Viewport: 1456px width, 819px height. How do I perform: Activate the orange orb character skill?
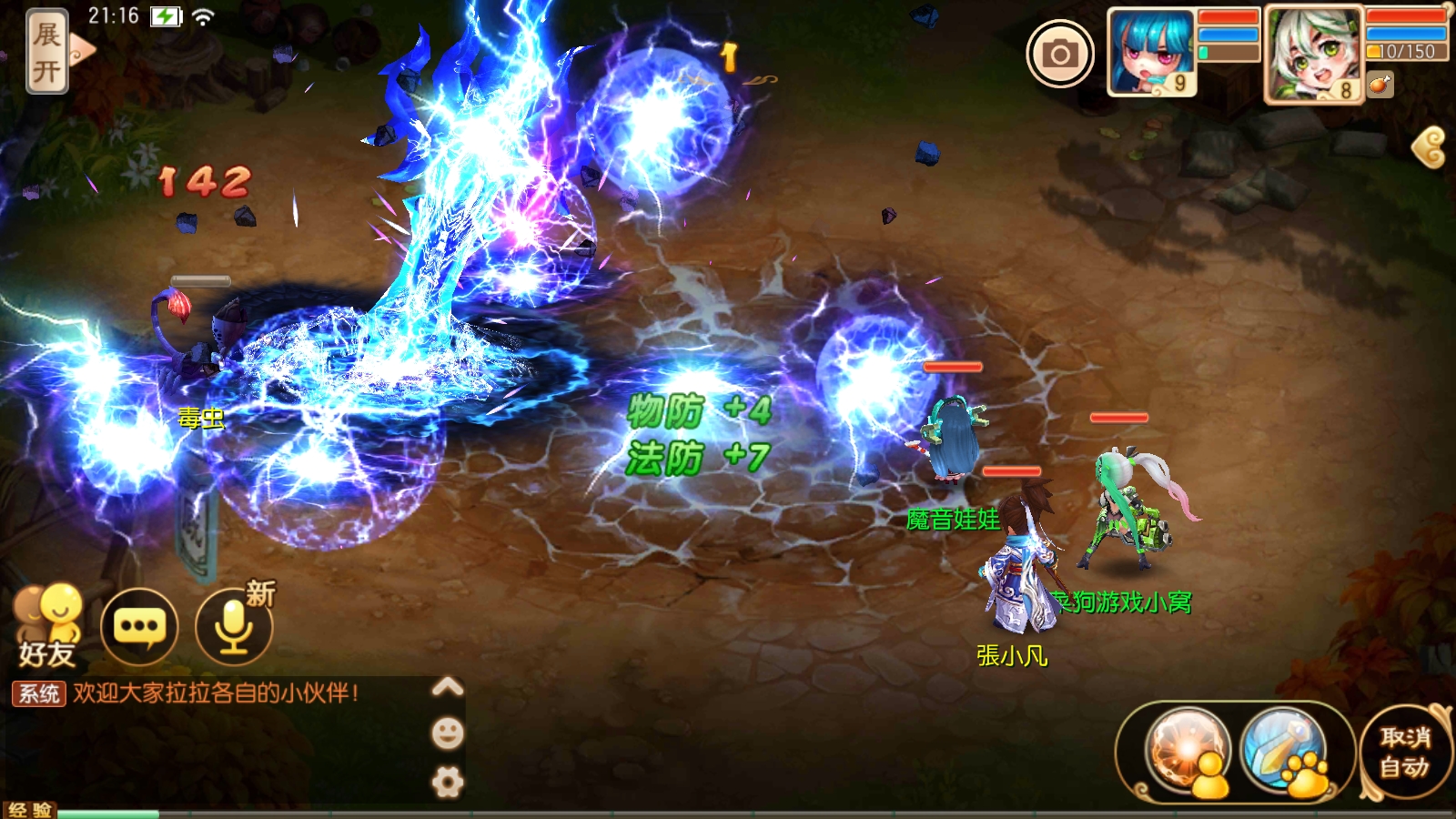pos(1188,752)
